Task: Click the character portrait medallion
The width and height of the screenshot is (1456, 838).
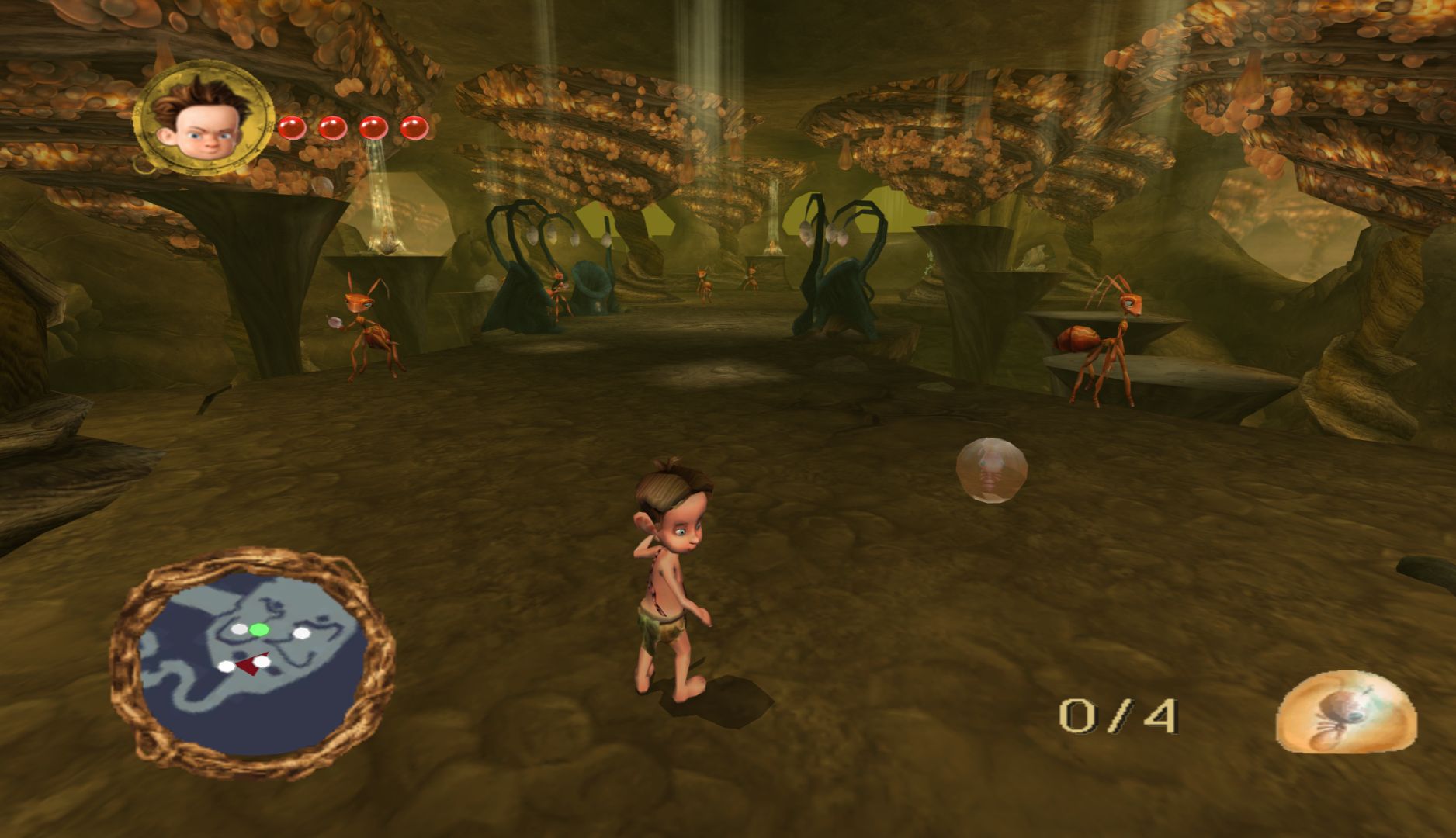Action: tap(204, 116)
